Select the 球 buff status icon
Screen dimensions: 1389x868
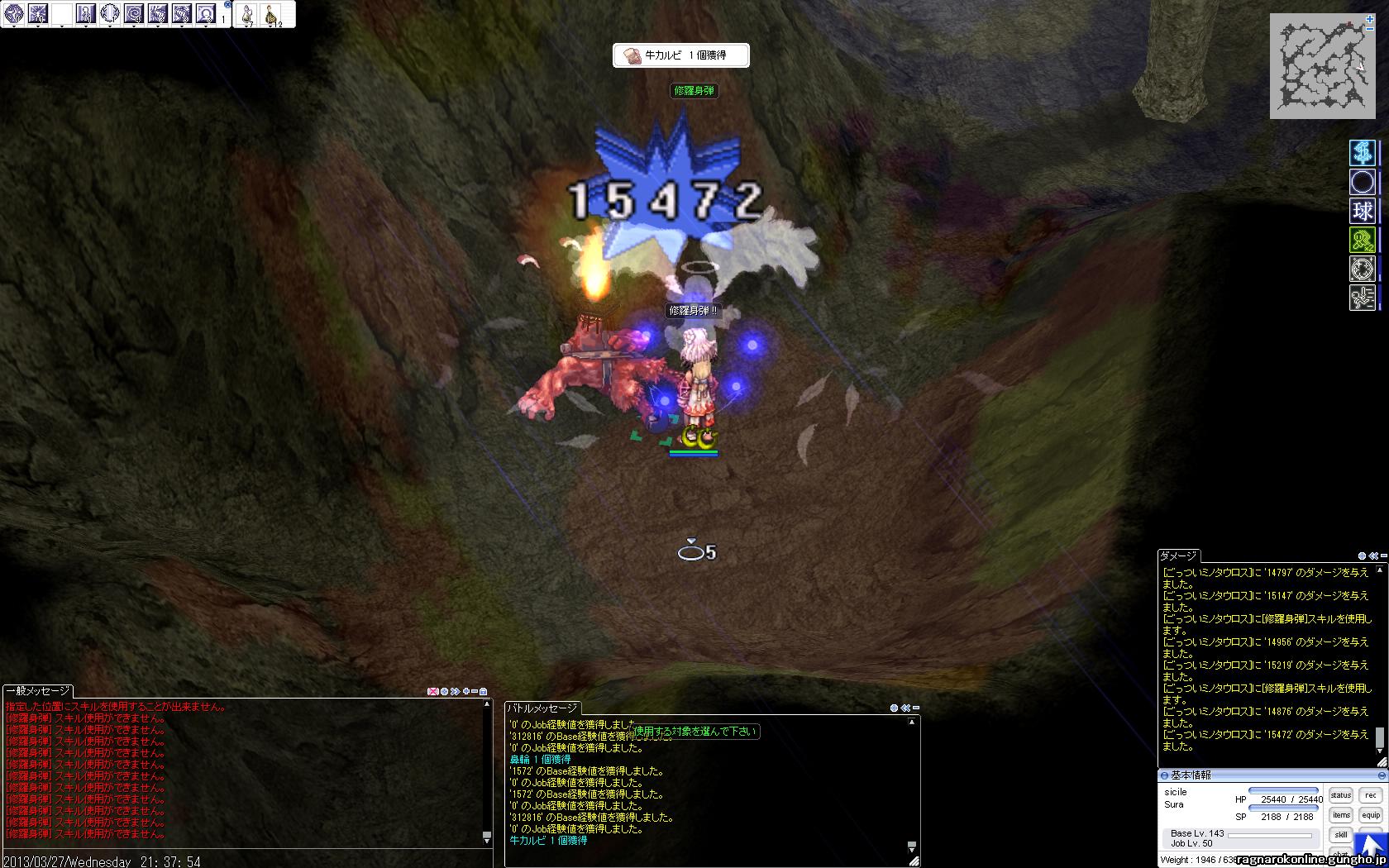pyautogui.click(x=1363, y=211)
